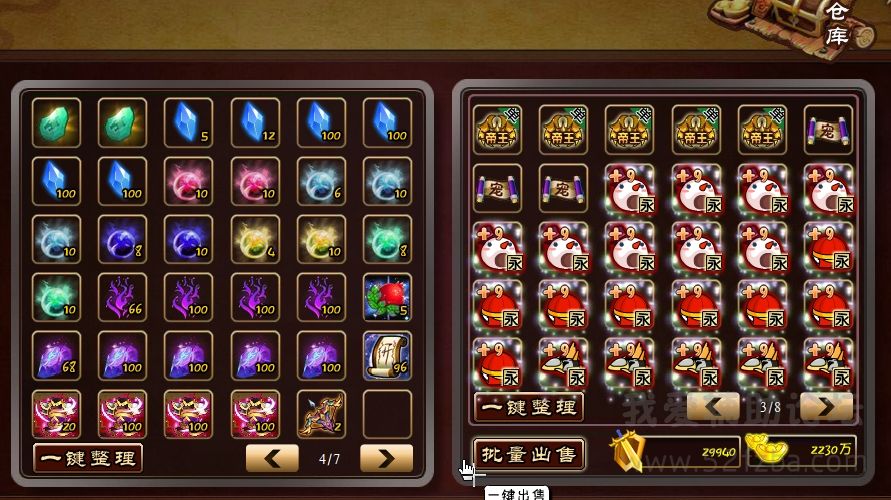Select the yellow orb with count 4
This screenshot has width=891, height=500.
pos(255,239)
